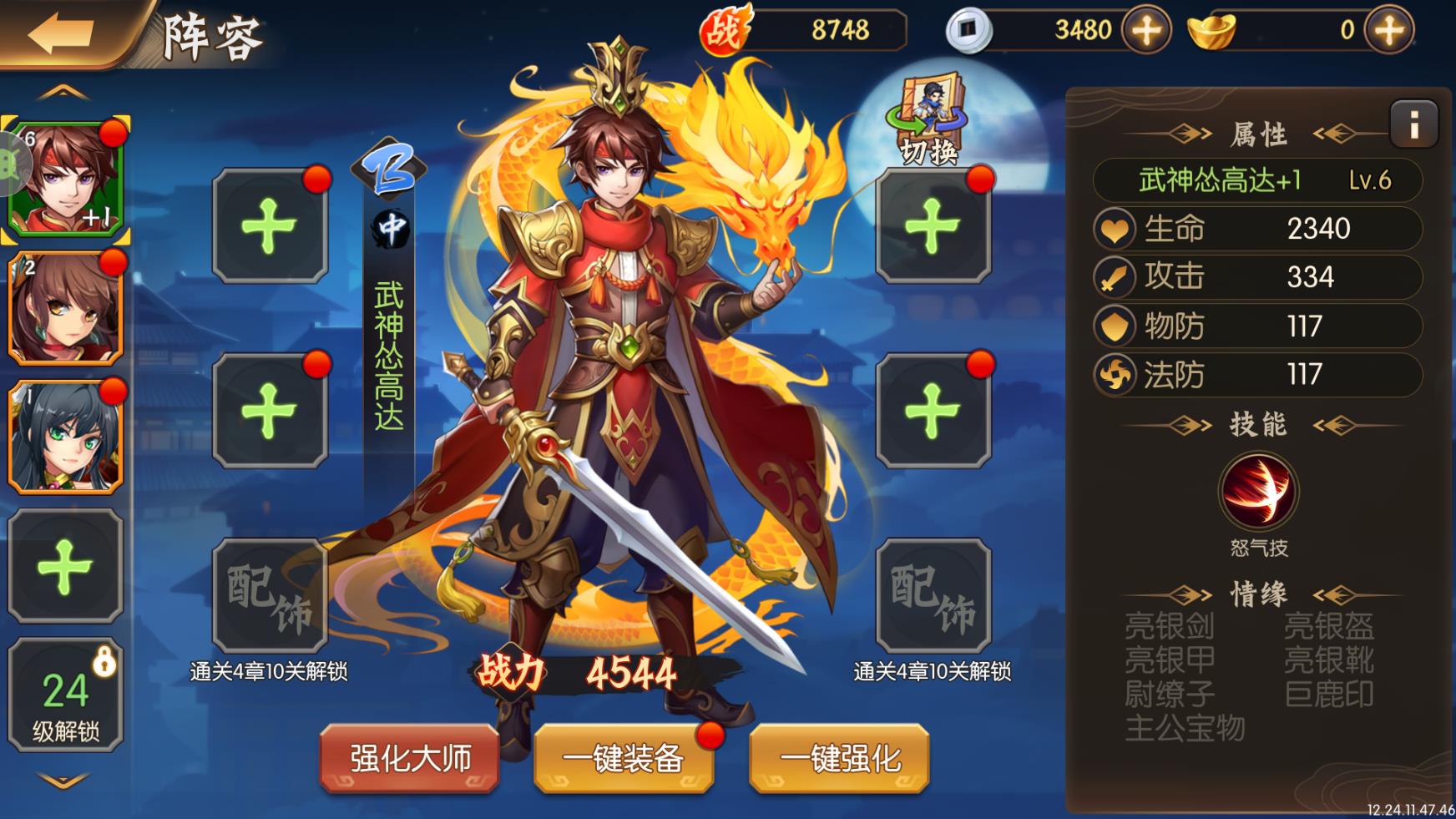Click the left 配饰 accessory slot
The image size is (1456, 819).
tap(269, 592)
